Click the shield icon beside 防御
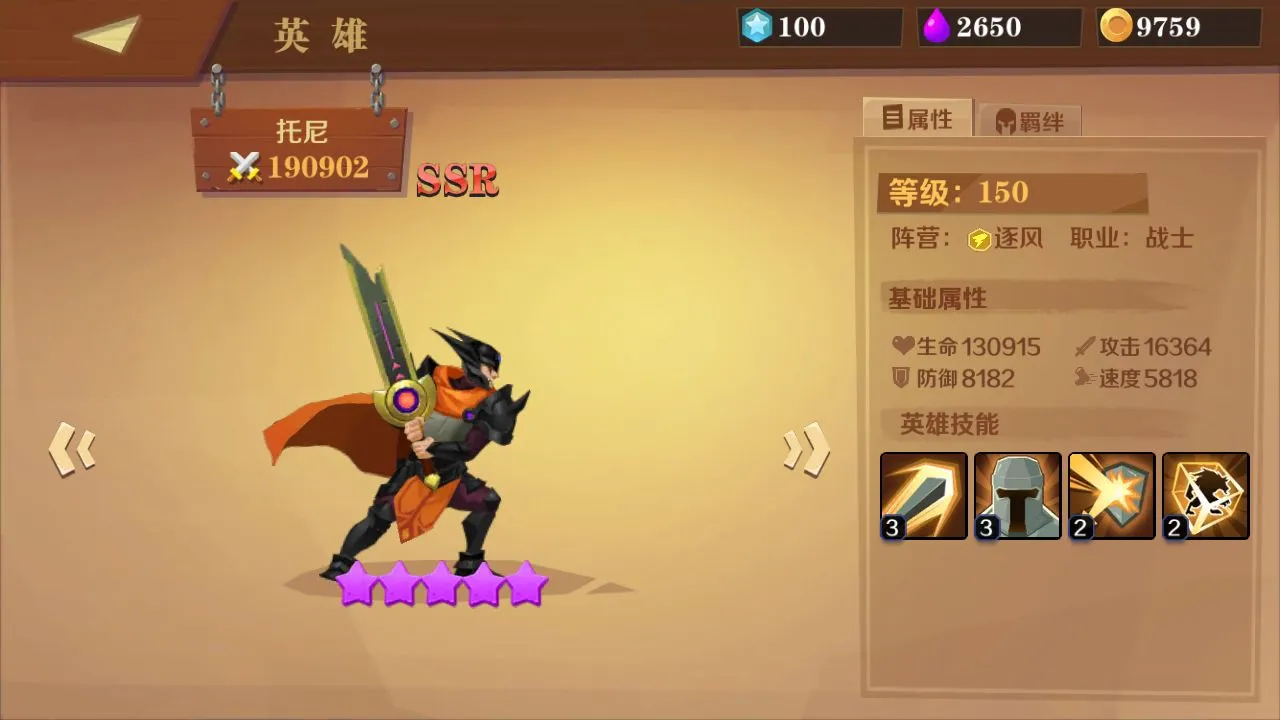 [902, 379]
